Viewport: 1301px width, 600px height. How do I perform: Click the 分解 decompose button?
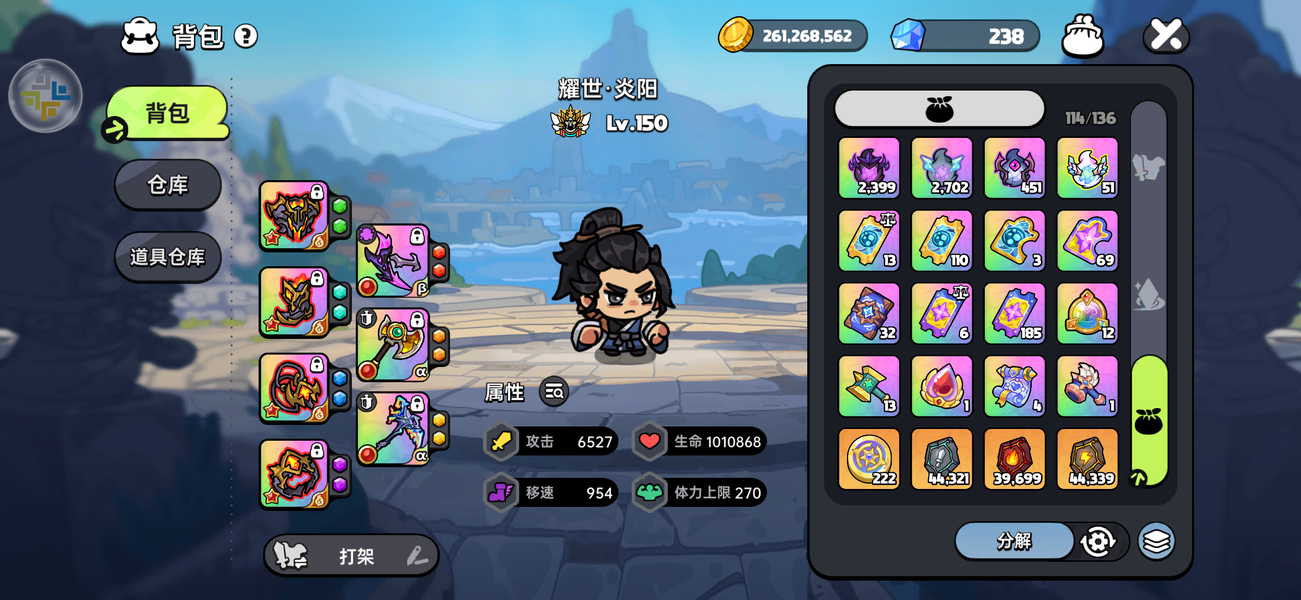click(1013, 541)
